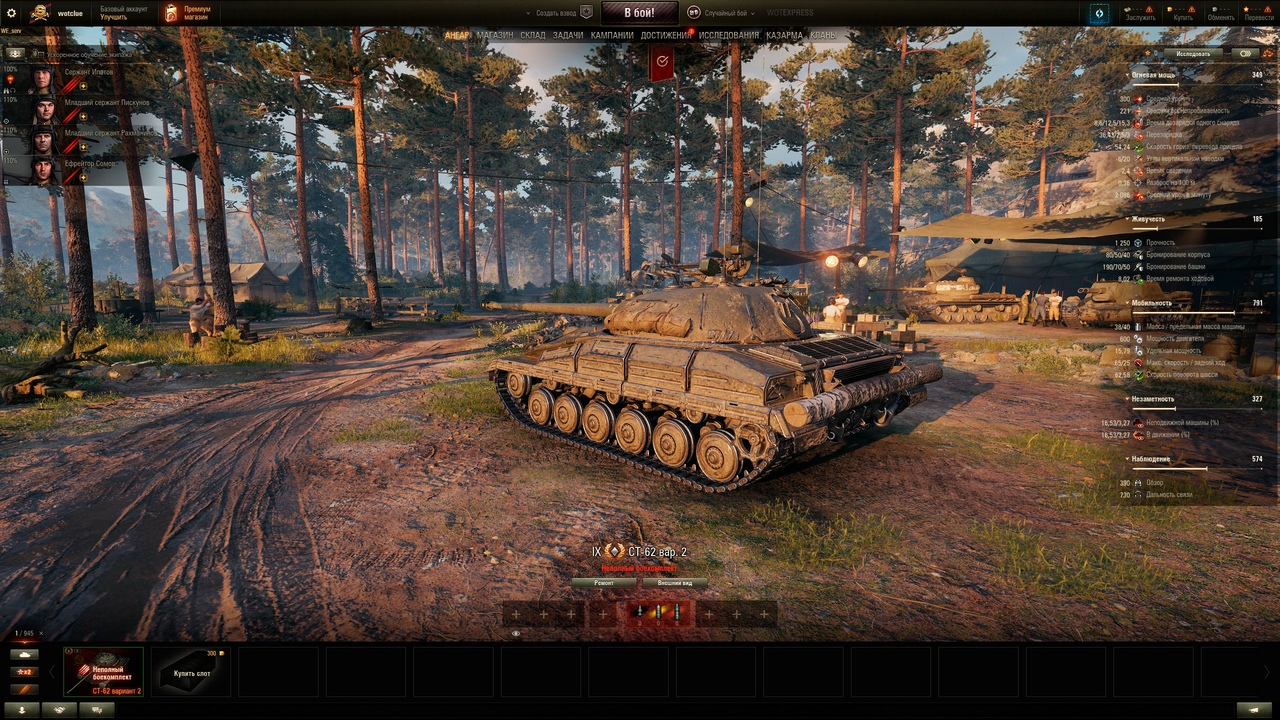
Task: Switch to the МАГАЗИН tab
Action: click(x=495, y=35)
